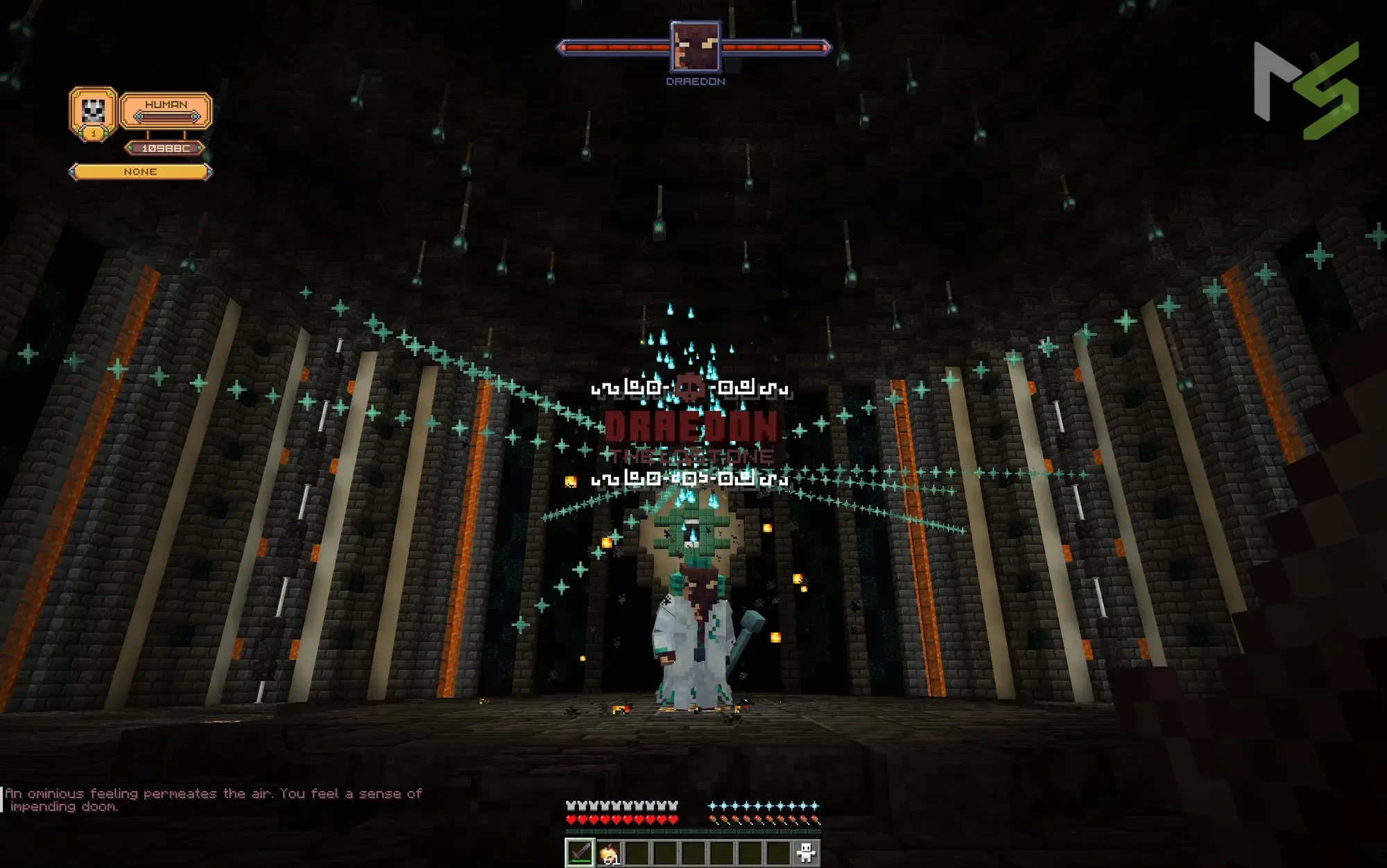Select the sword hotbar slot

pyautogui.click(x=580, y=853)
